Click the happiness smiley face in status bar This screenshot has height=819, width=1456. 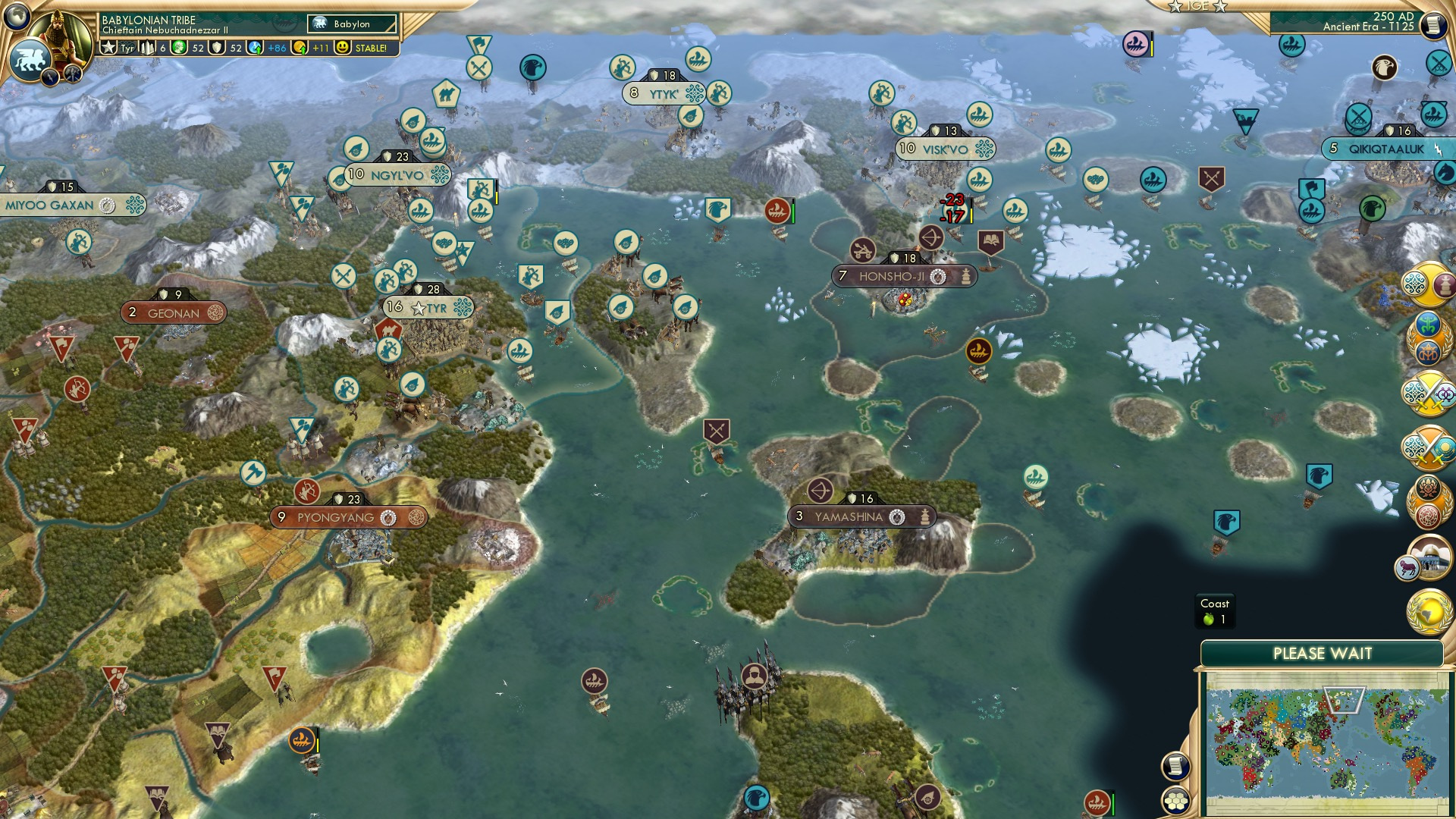[342, 47]
